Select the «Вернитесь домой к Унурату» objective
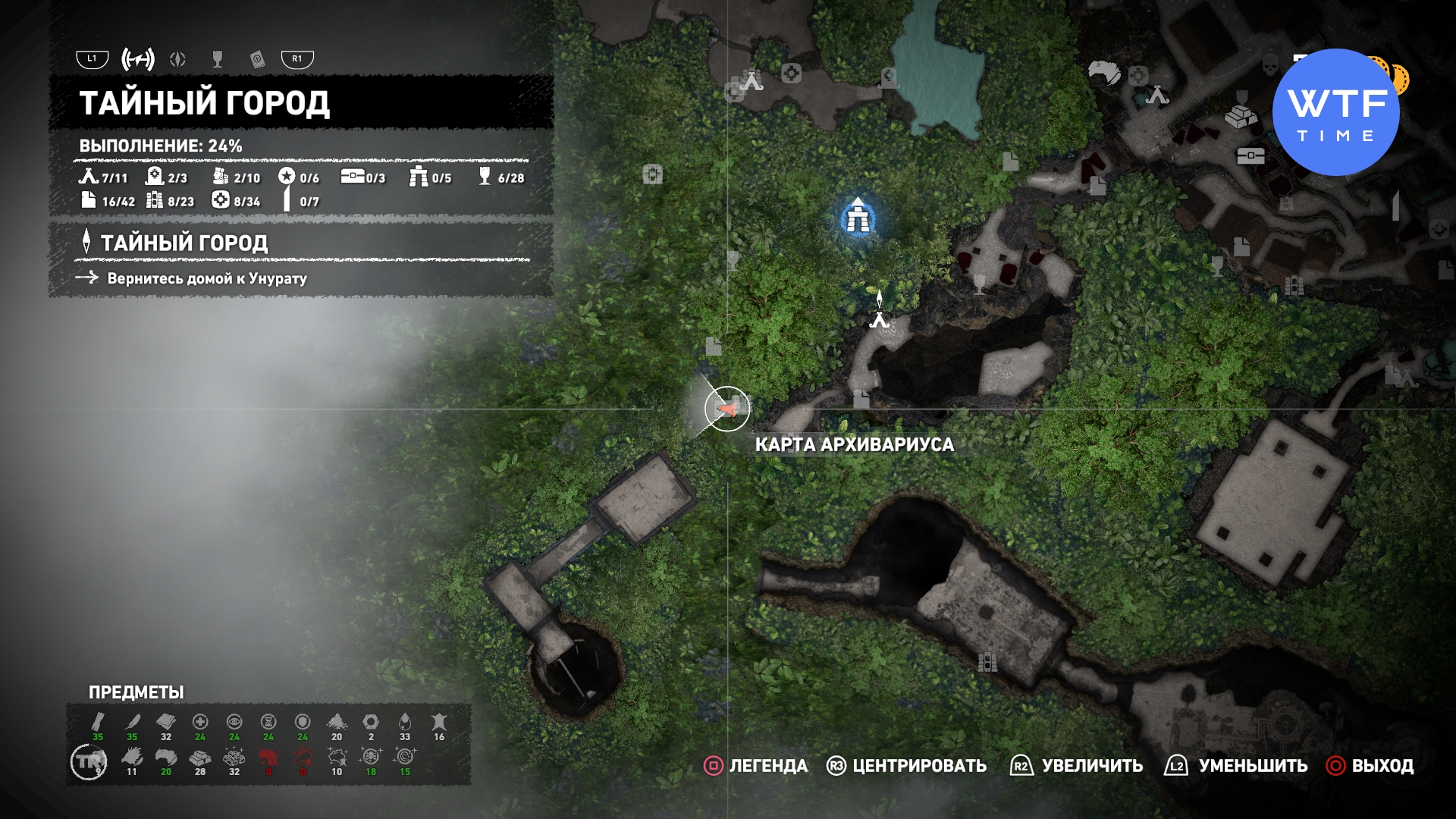Screen dimensions: 1456x819 [x=206, y=278]
